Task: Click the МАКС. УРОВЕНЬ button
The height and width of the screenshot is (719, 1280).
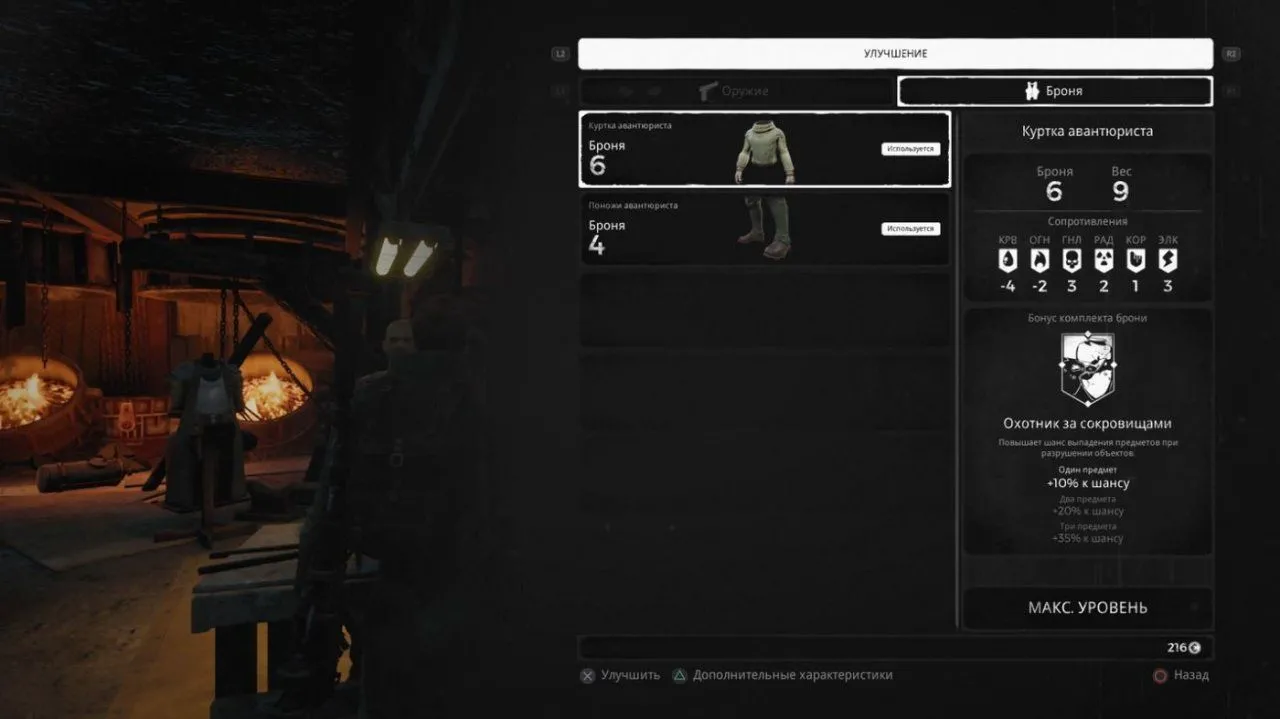Action: point(1087,608)
